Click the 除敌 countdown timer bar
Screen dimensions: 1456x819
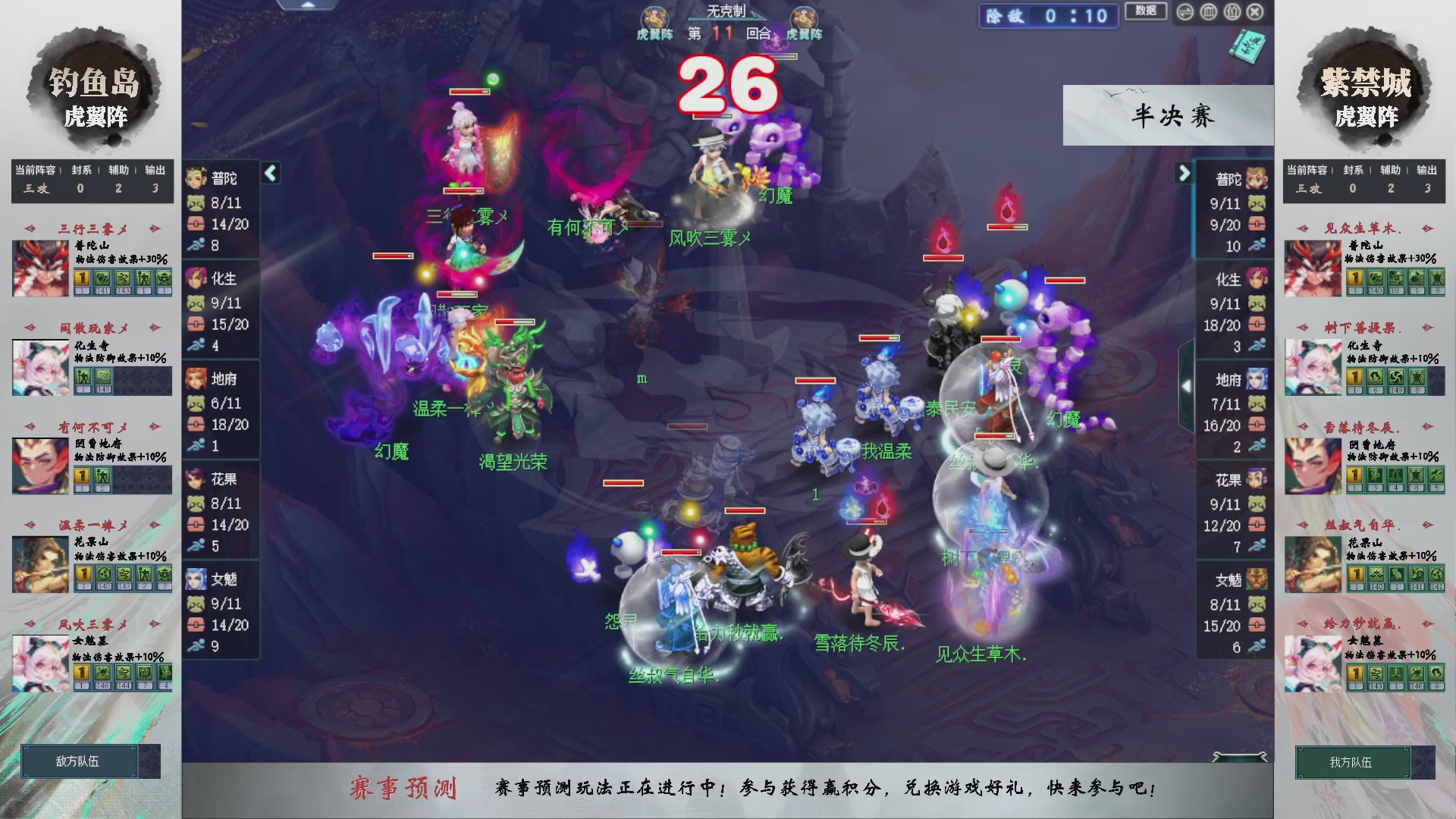coord(1048,17)
